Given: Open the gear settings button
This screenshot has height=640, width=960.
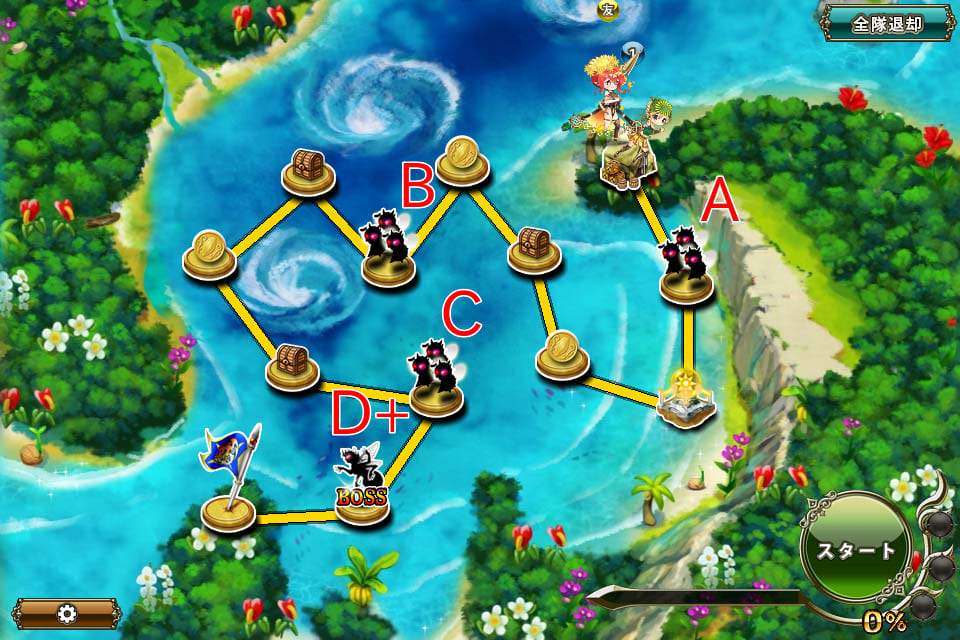Looking at the screenshot, I should pyautogui.click(x=66, y=612).
